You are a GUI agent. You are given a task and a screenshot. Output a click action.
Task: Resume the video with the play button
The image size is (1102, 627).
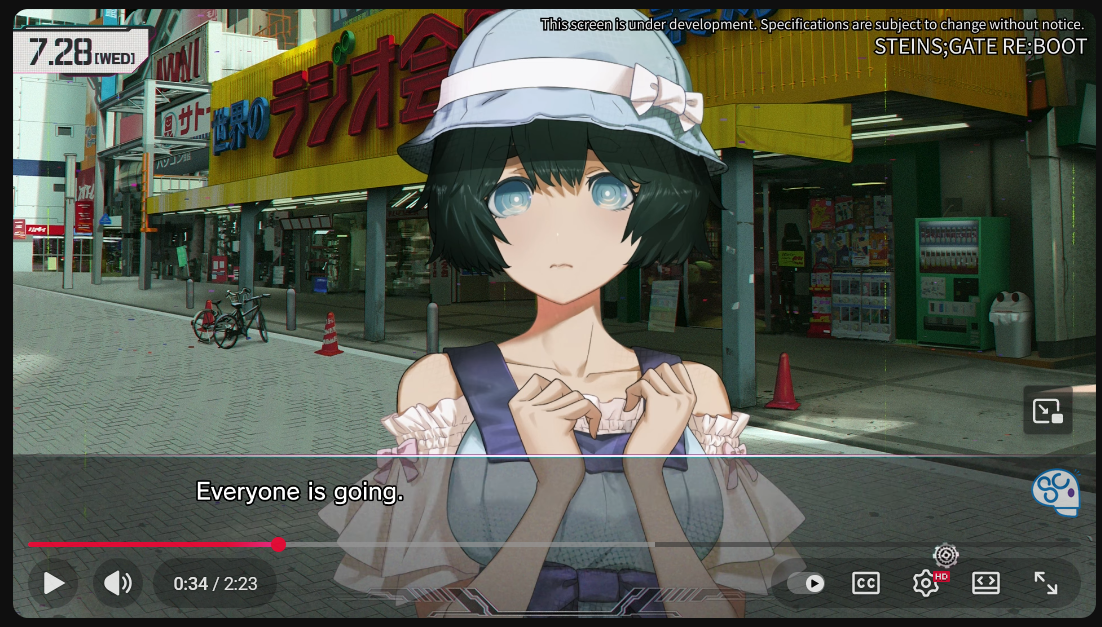pos(54,583)
